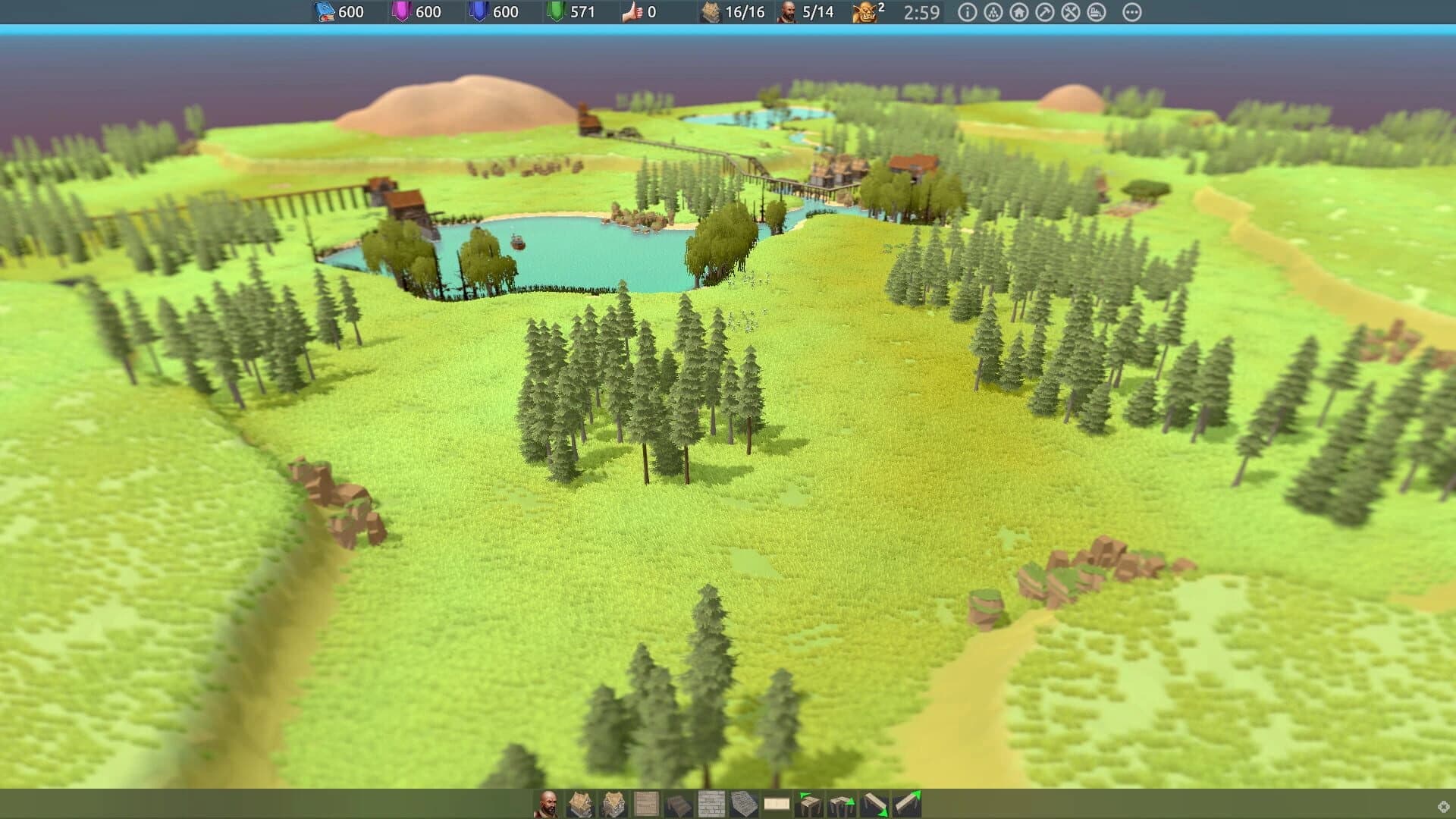Open the info panel icon
The height and width of the screenshot is (819, 1456).
click(x=968, y=13)
